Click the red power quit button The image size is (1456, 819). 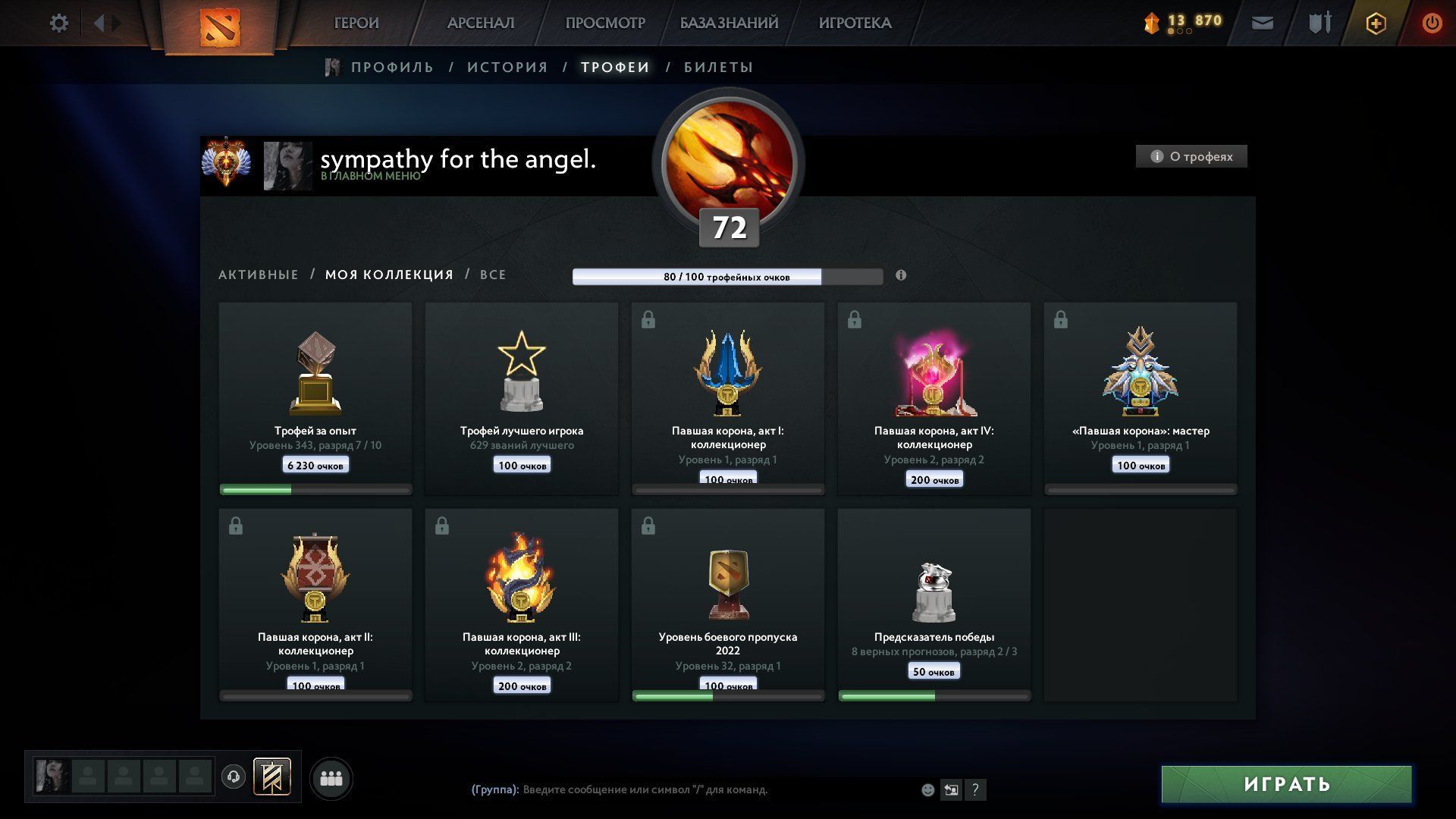[x=1432, y=24]
